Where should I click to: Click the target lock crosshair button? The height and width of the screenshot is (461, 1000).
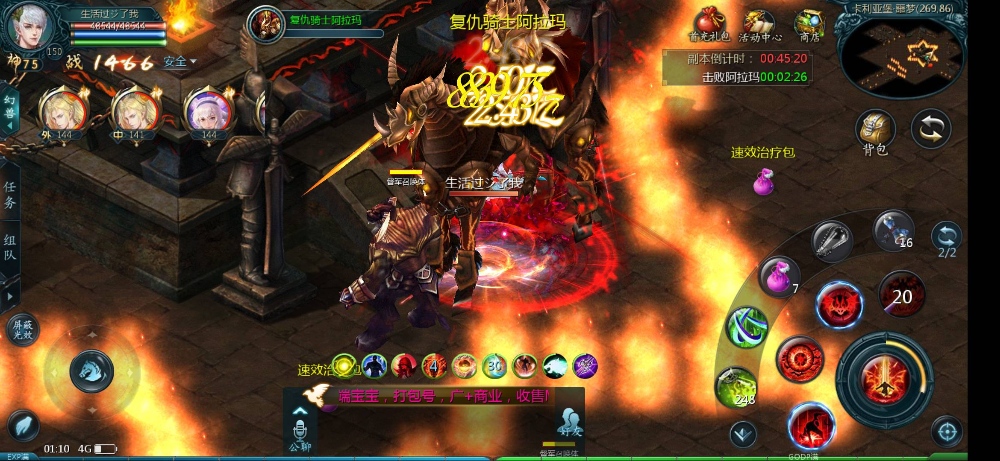[946, 431]
